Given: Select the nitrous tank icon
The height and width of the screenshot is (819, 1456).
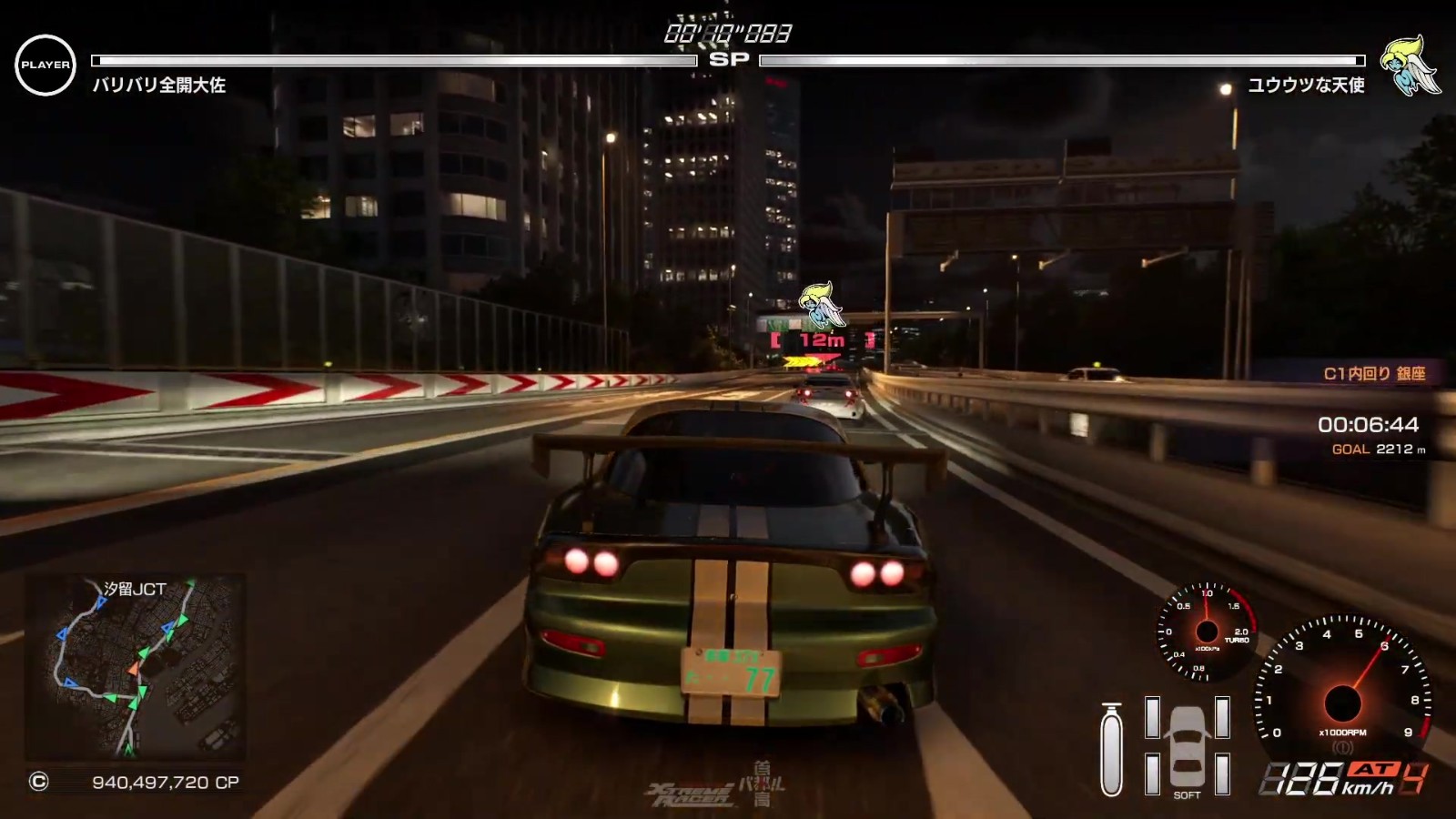Looking at the screenshot, I should [1111, 749].
